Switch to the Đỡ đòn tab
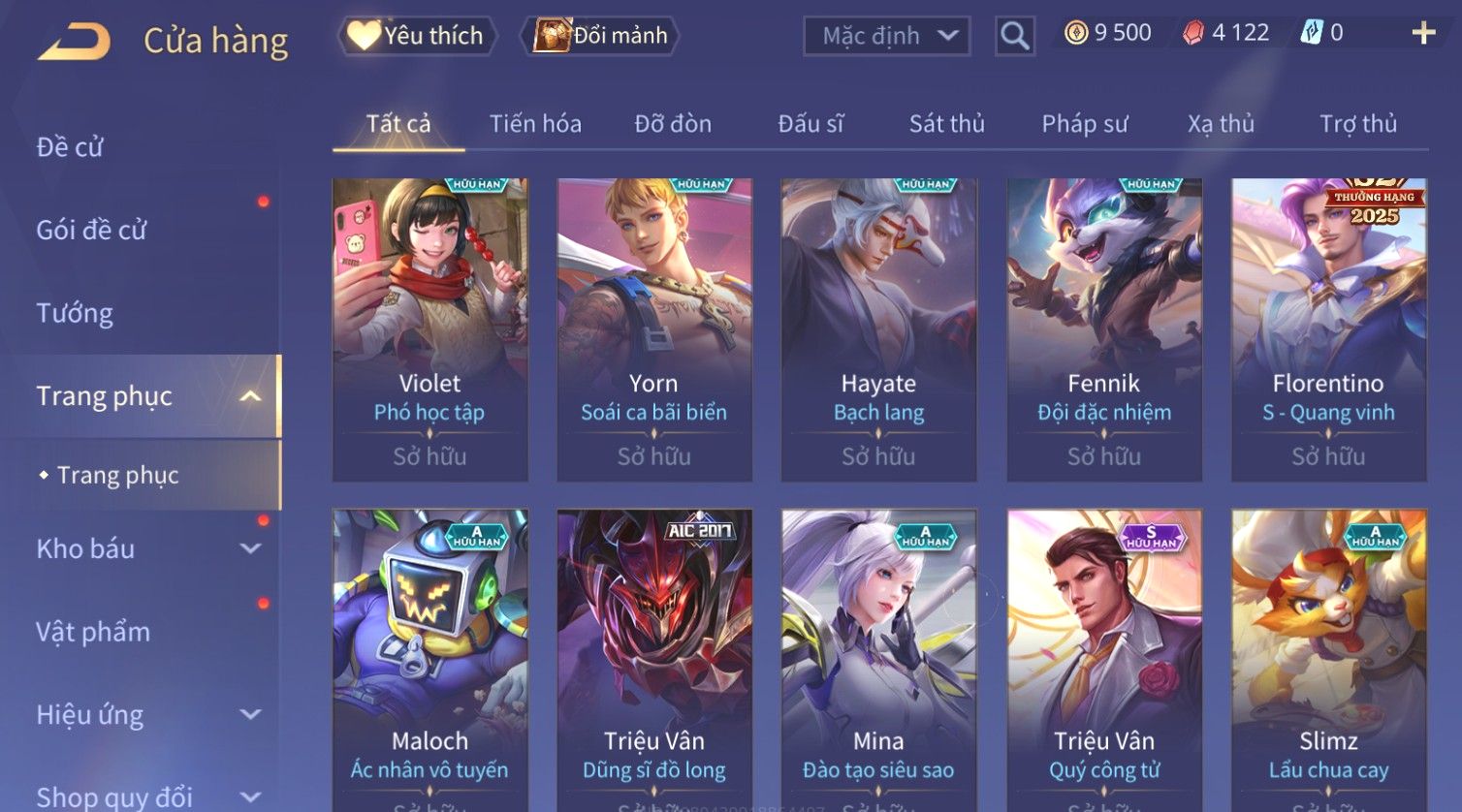This screenshot has height=812, width=1462. [673, 124]
